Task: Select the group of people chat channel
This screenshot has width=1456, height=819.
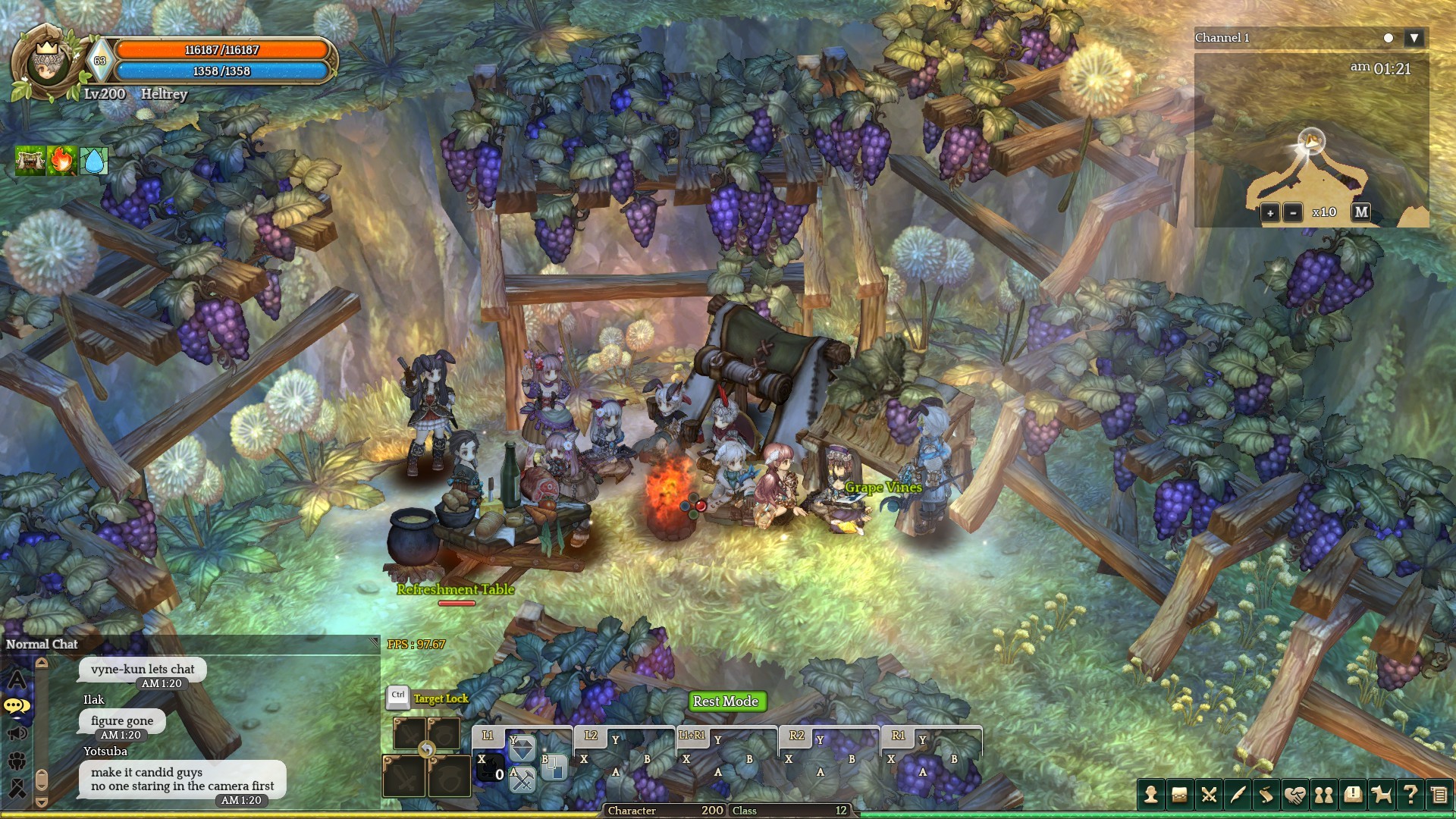Action: pyautogui.click(x=17, y=761)
